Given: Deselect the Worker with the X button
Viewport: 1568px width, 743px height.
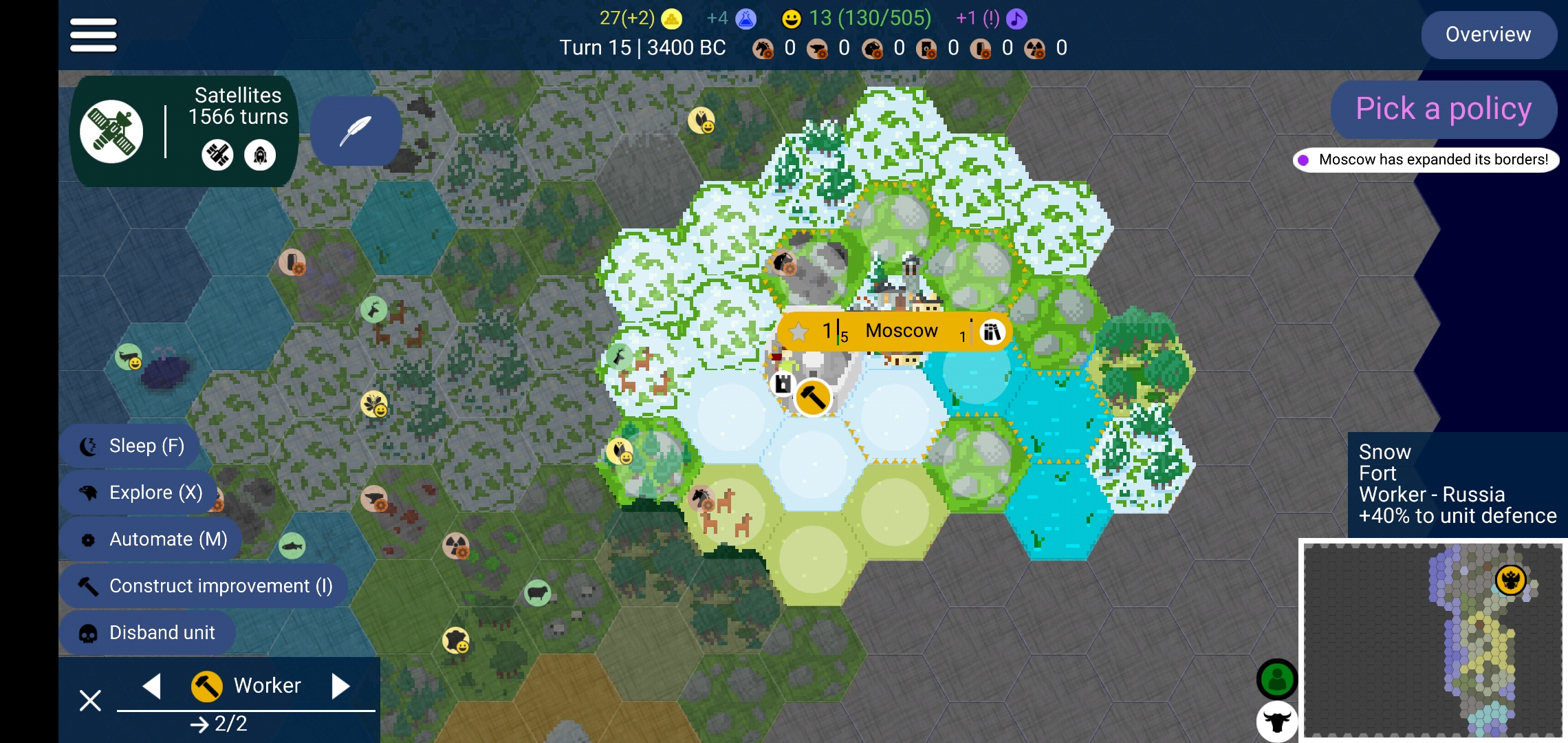Looking at the screenshot, I should [90, 700].
